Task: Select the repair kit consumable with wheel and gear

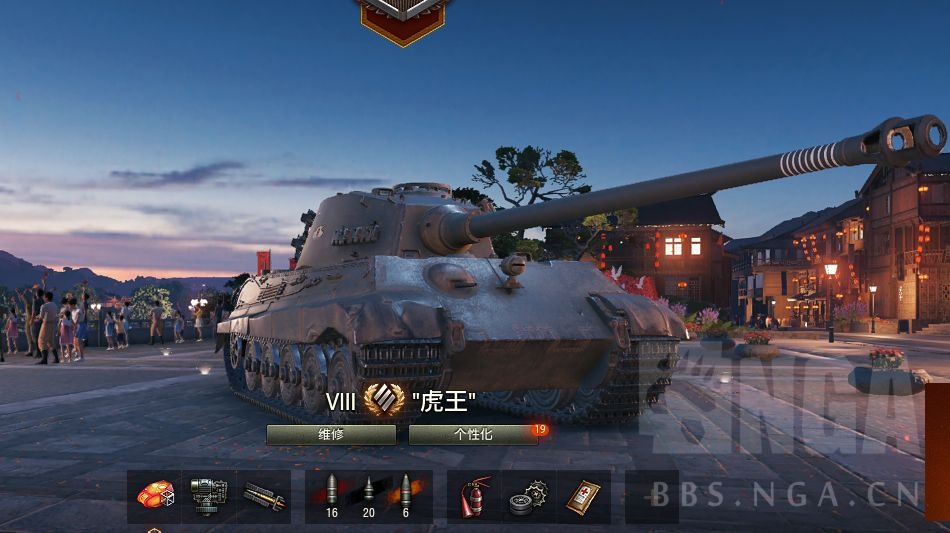Action: point(528,496)
